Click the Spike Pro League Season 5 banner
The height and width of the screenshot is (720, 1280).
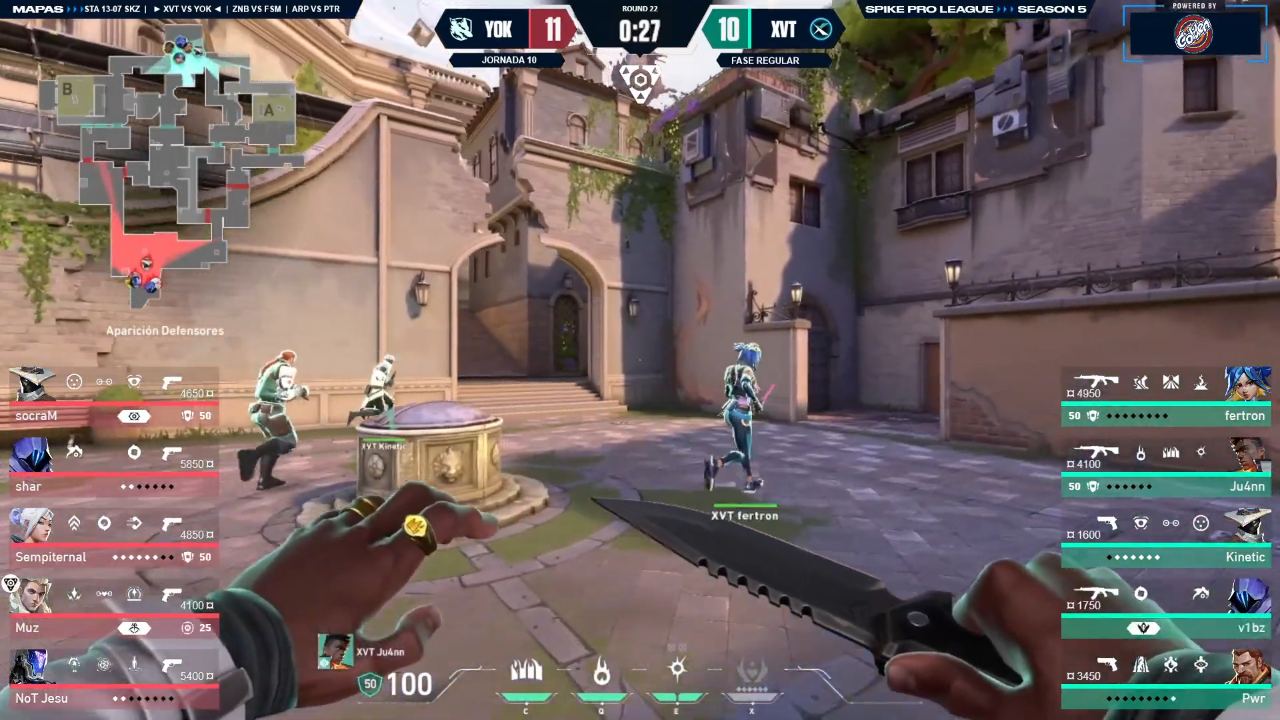pyautogui.click(x=975, y=9)
